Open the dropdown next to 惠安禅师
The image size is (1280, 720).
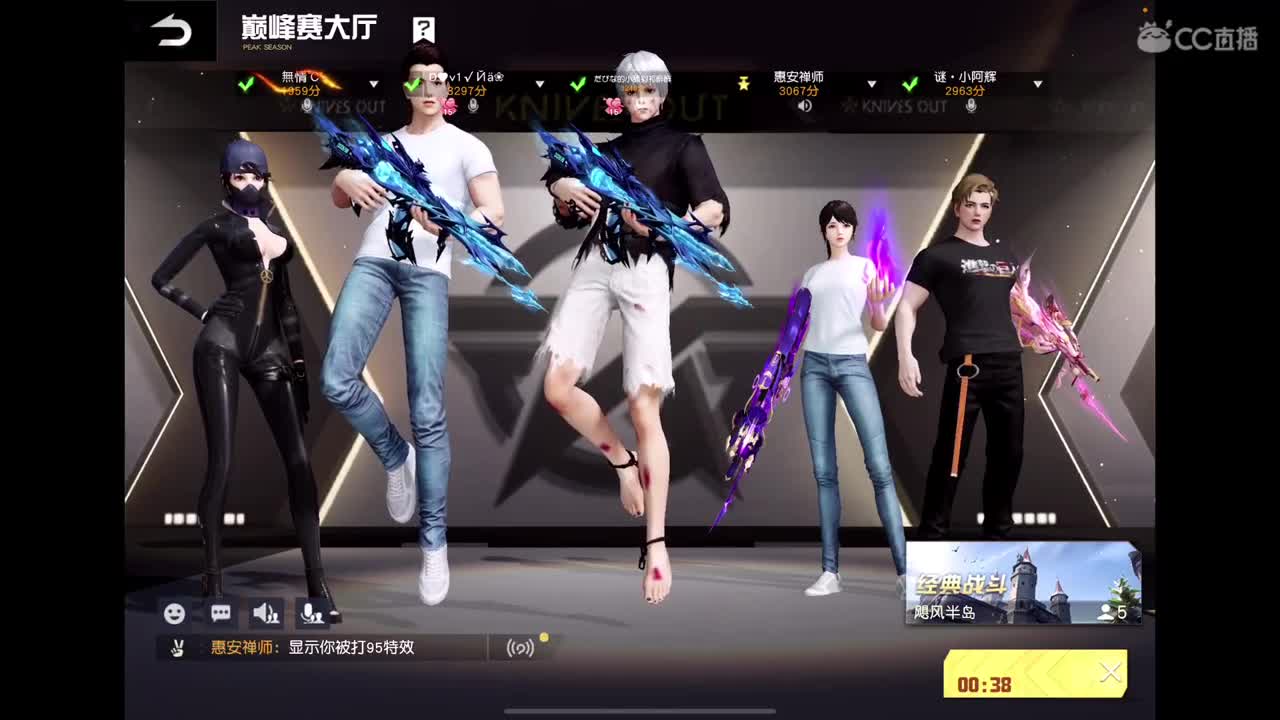coord(873,86)
